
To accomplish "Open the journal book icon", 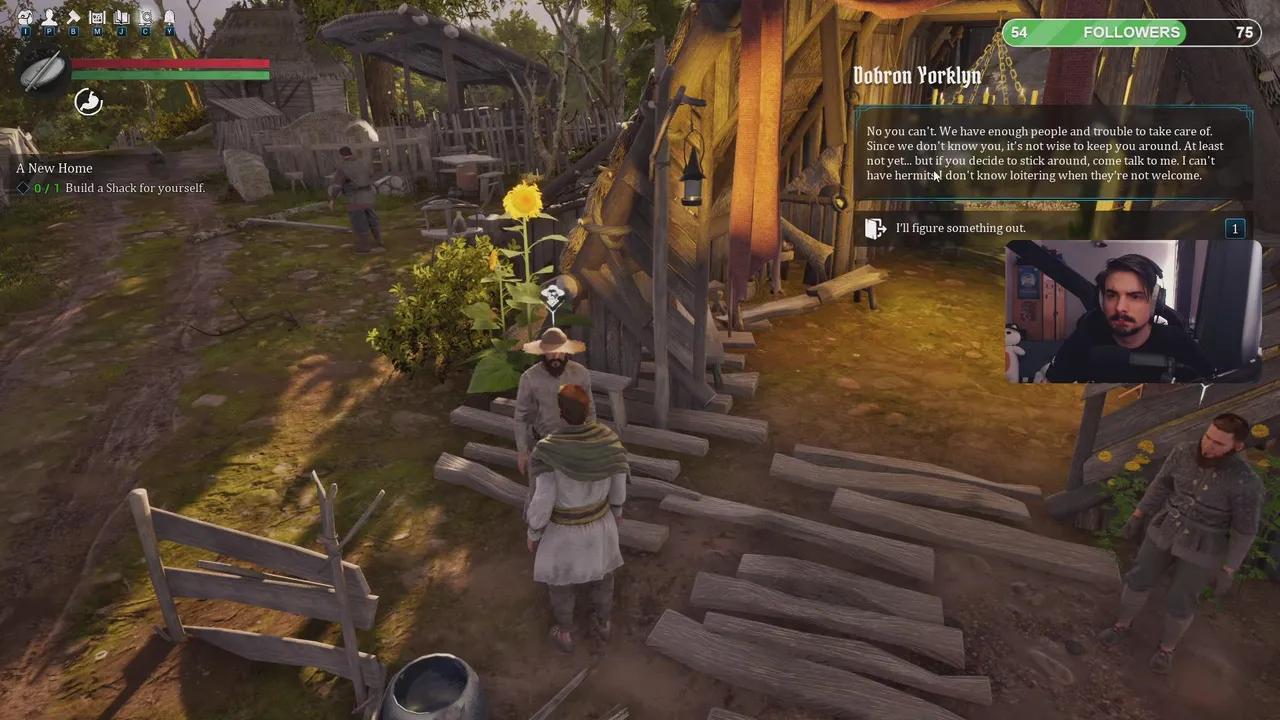I will (x=121, y=17).
